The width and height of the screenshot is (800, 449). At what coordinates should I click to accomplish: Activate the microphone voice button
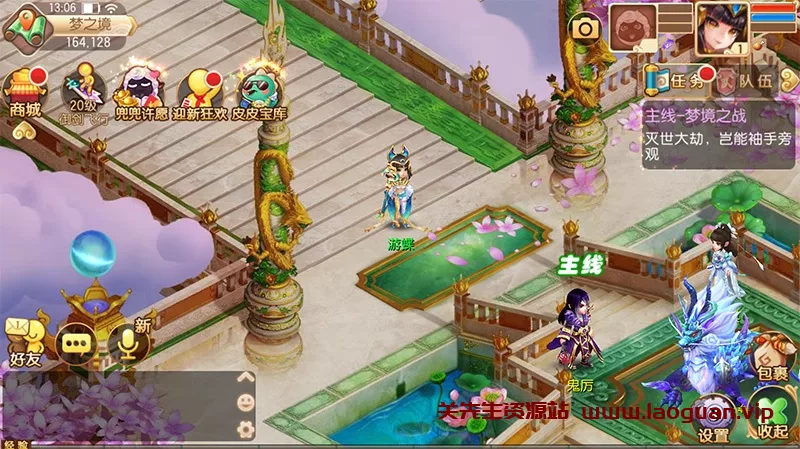128,343
